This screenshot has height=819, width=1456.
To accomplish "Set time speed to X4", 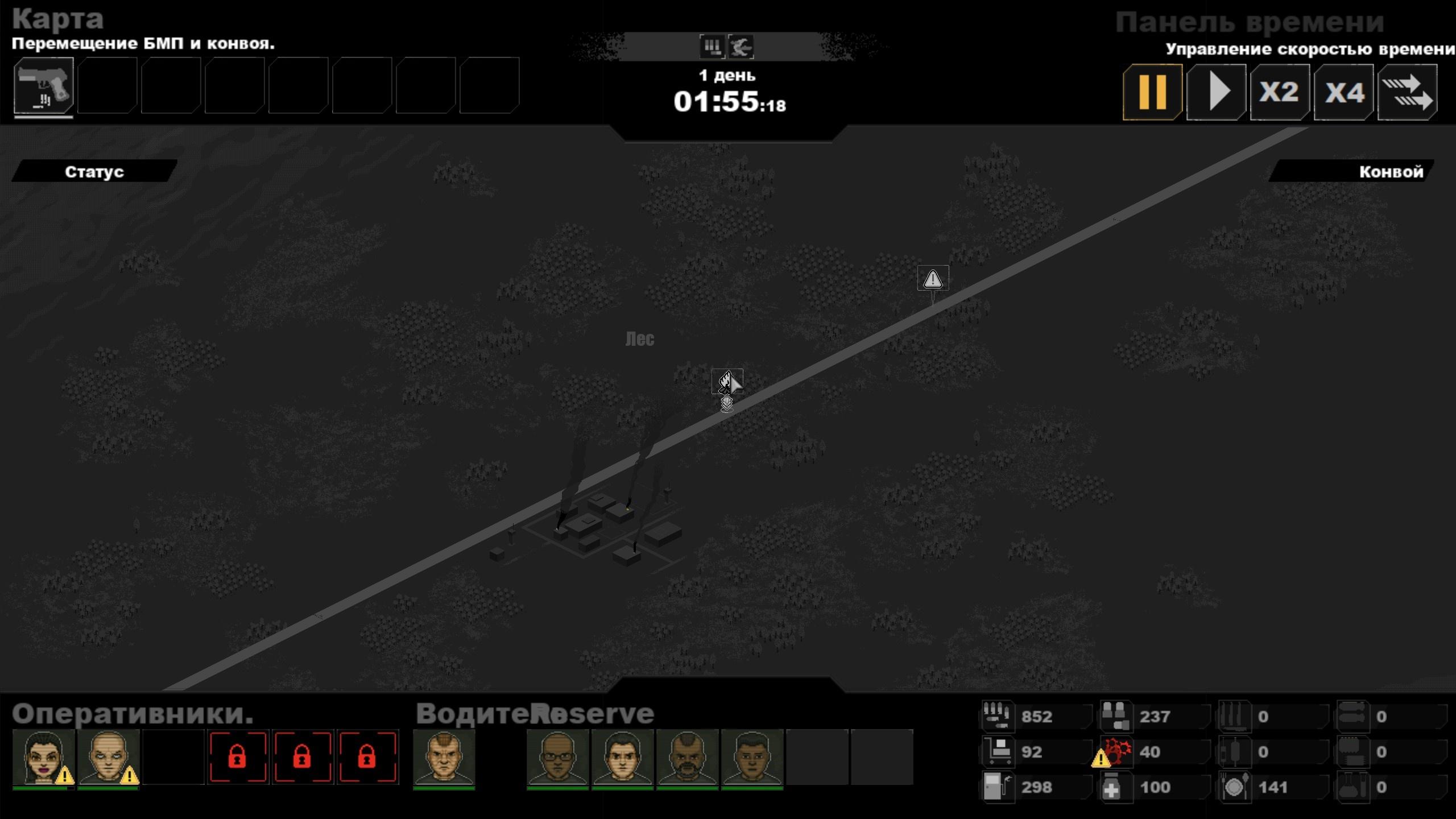I will pyautogui.click(x=1343, y=92).
